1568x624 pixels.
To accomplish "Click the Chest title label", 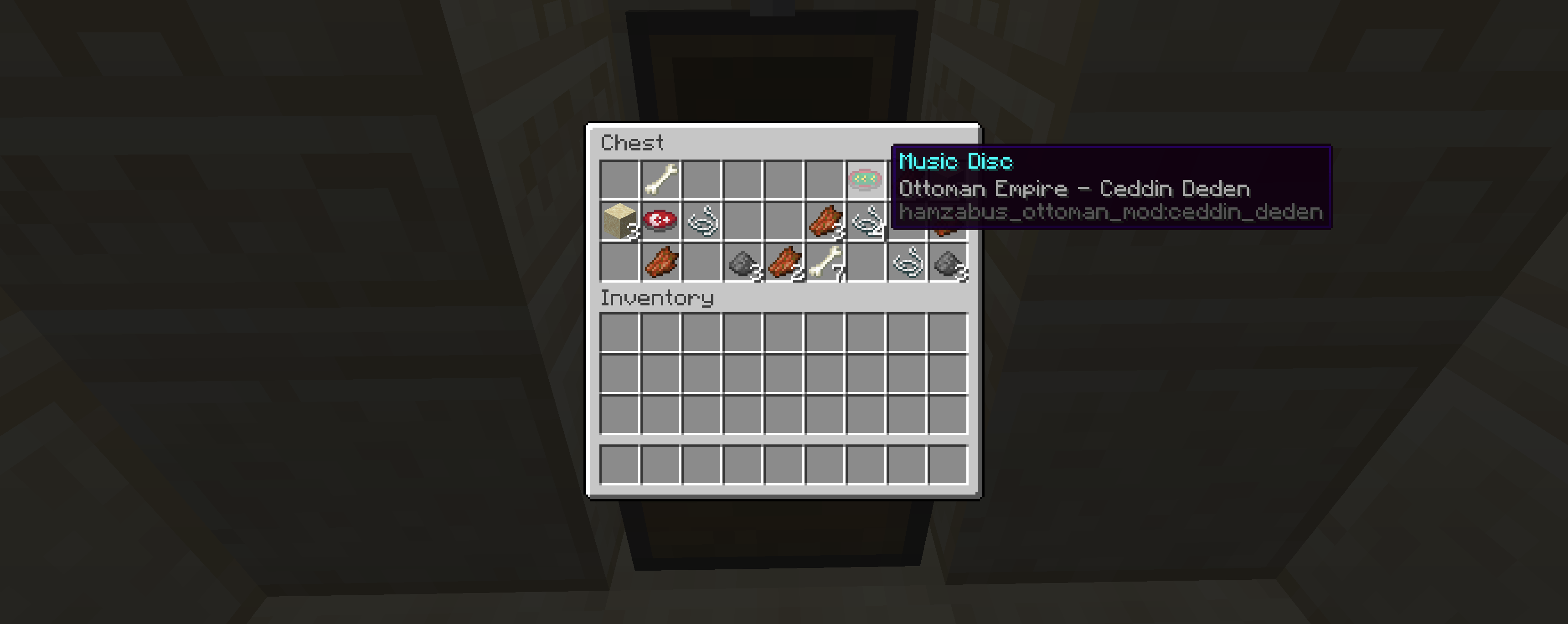I will [631, 143].
